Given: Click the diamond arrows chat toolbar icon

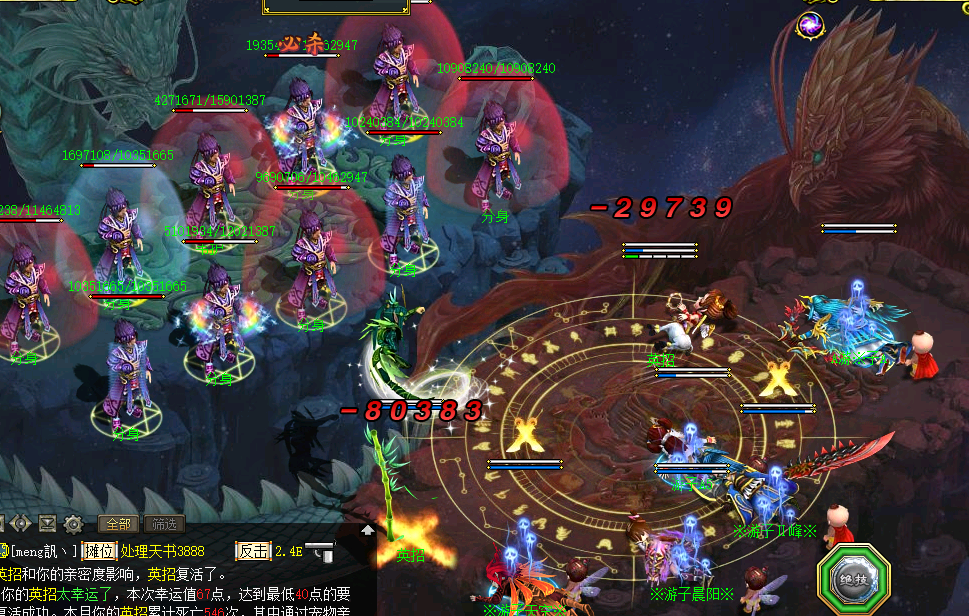Looking at the screenshot, I should pos(20,523).
